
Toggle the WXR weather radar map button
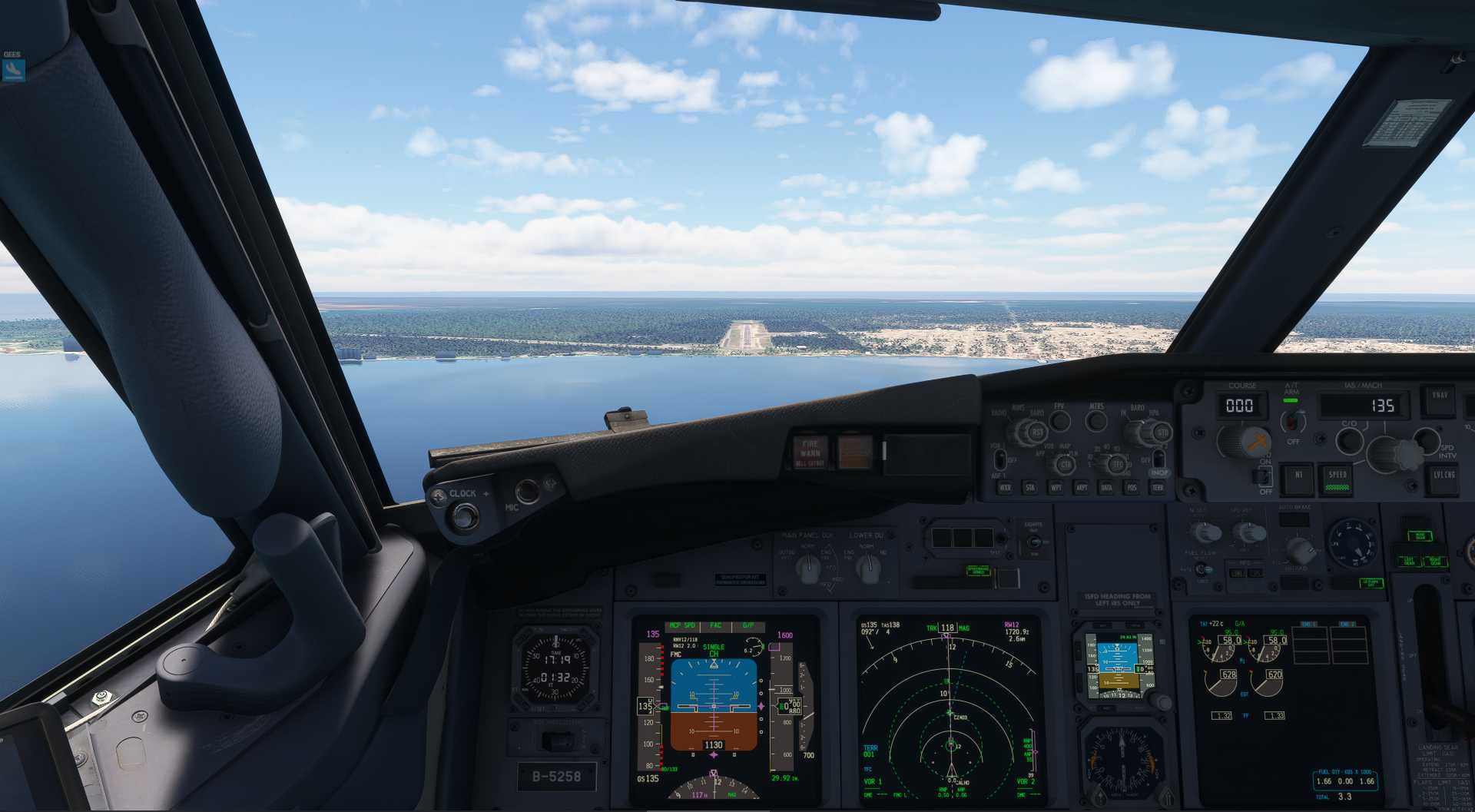(1005, 487)
